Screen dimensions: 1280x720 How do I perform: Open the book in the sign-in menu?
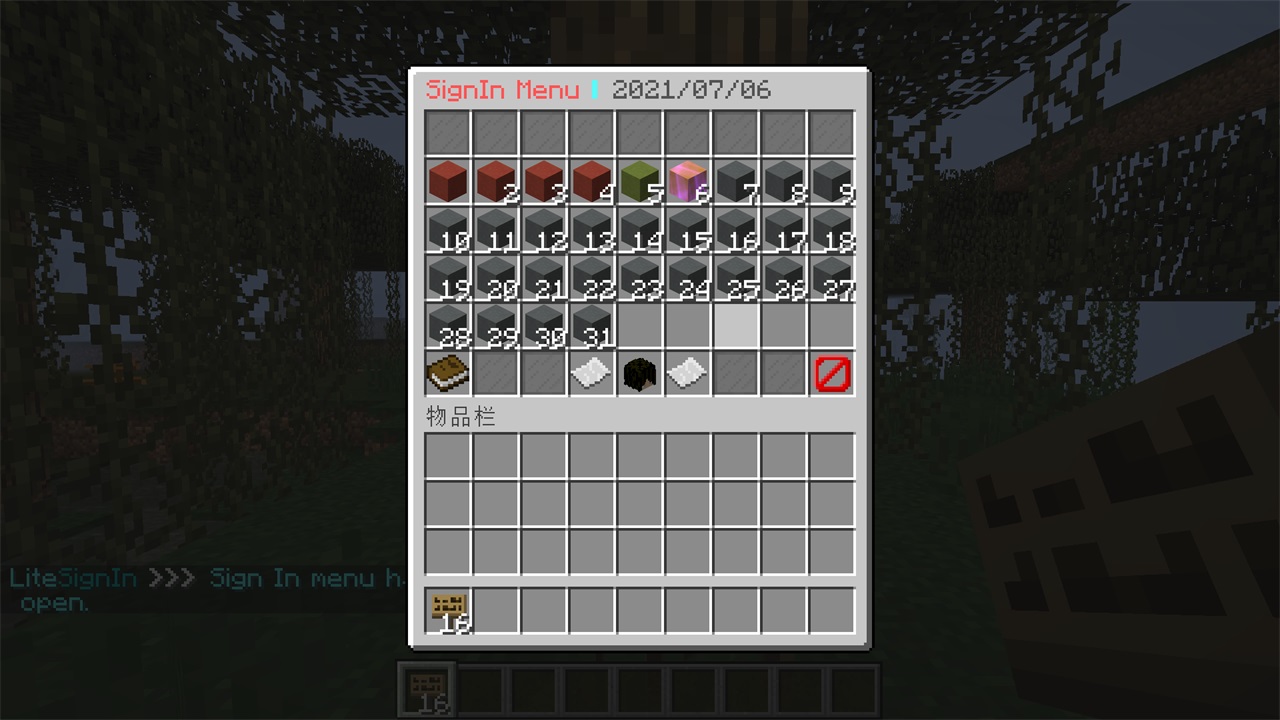(x=447, y=374)
